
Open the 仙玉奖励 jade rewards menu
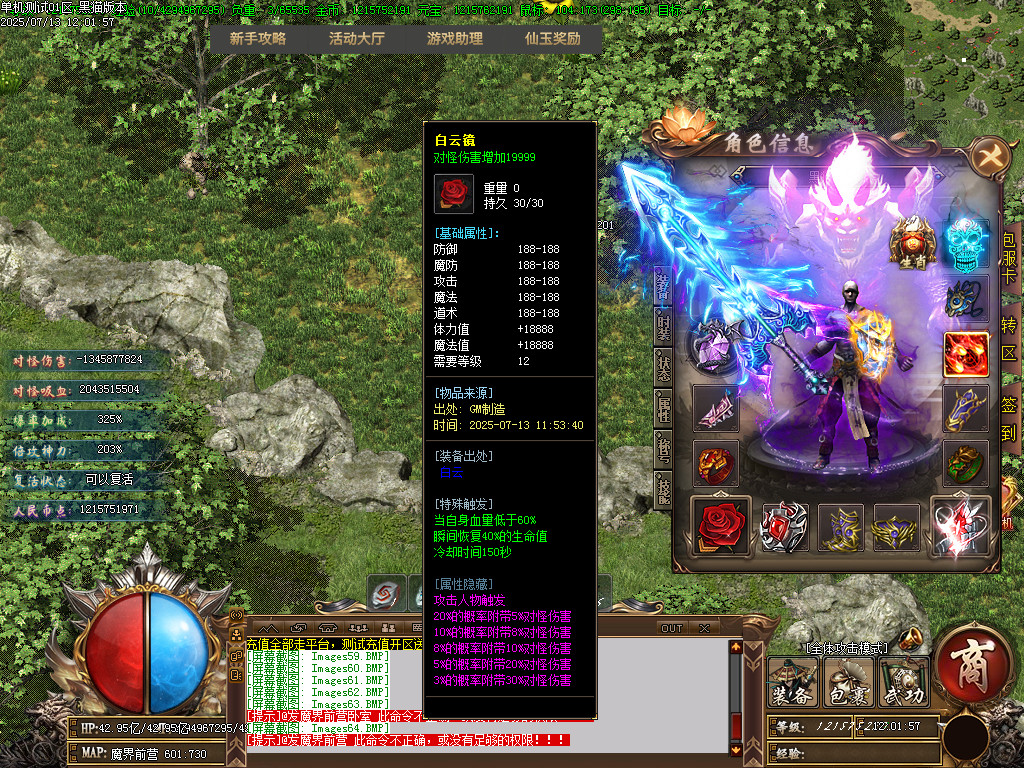[553, 39]
